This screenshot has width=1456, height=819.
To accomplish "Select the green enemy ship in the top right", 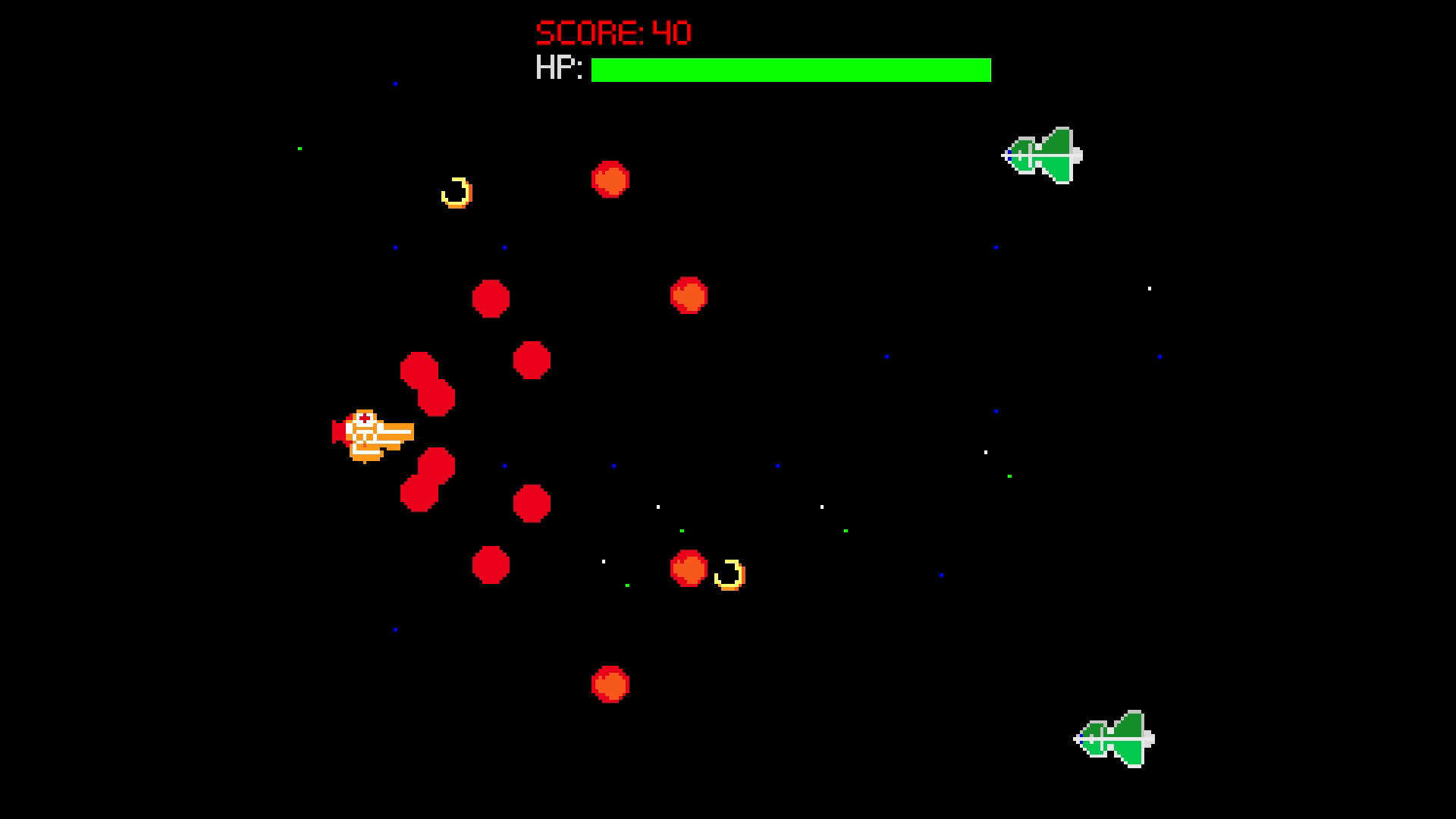I will pos(1043,154).
